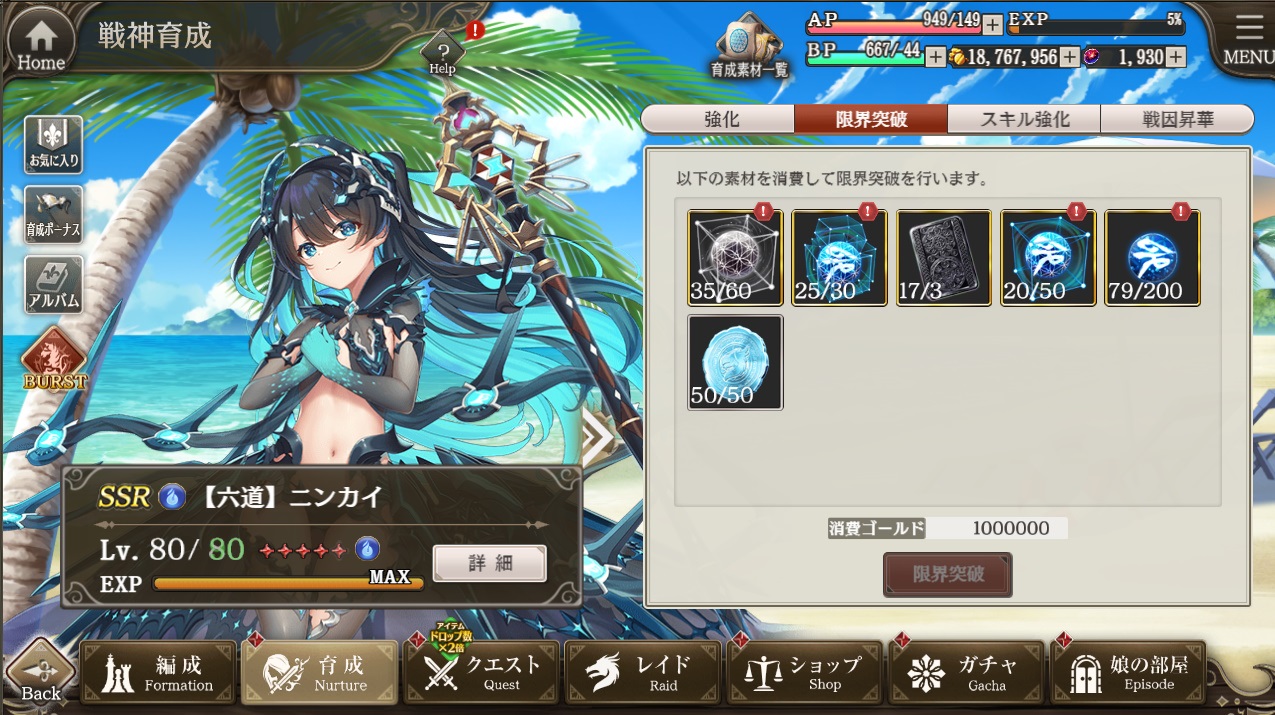Switch to the 戦因昇華 tab
The width and height of the screenshot is (1275, 715).
pos(1177,119)
